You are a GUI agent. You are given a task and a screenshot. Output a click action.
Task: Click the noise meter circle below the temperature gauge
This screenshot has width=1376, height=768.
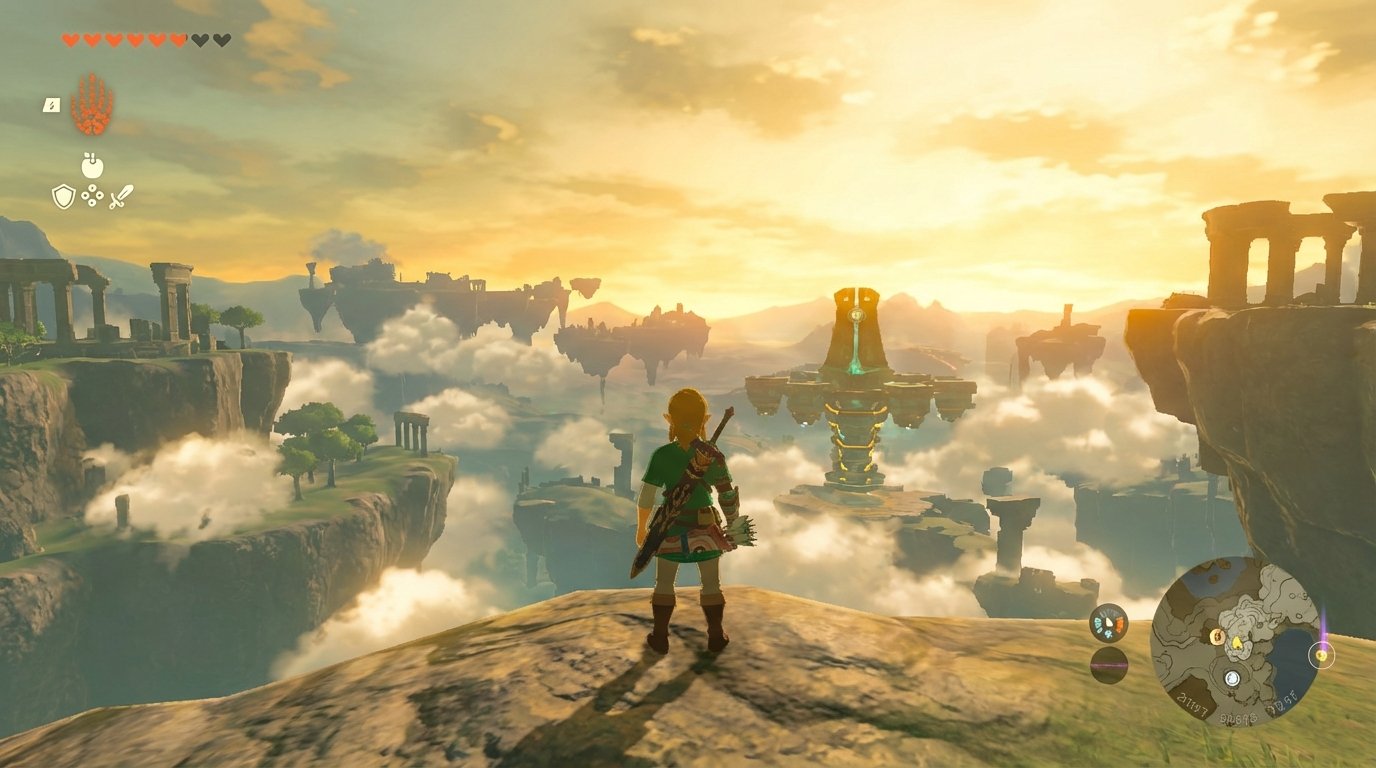click(1107, 666)
